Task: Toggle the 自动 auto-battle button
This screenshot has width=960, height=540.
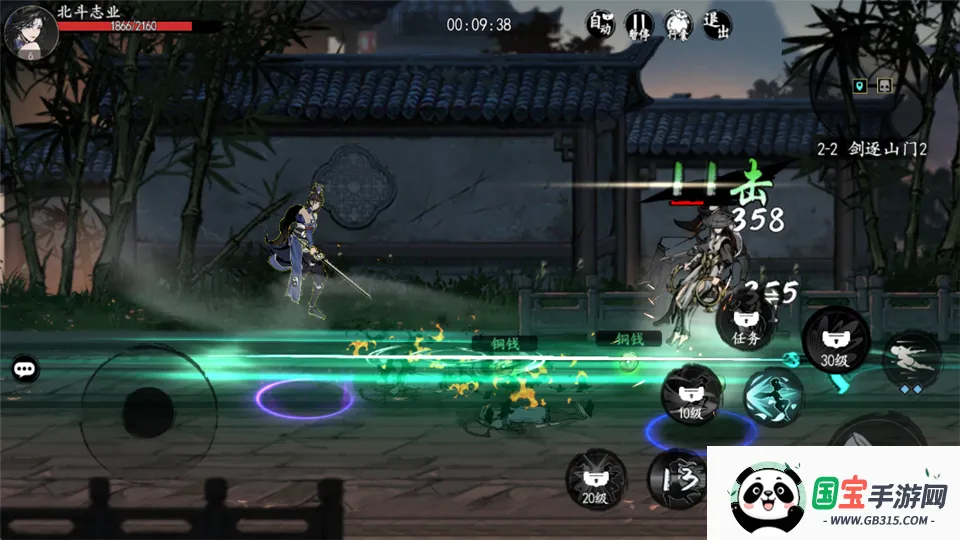Action: point(600,24)
